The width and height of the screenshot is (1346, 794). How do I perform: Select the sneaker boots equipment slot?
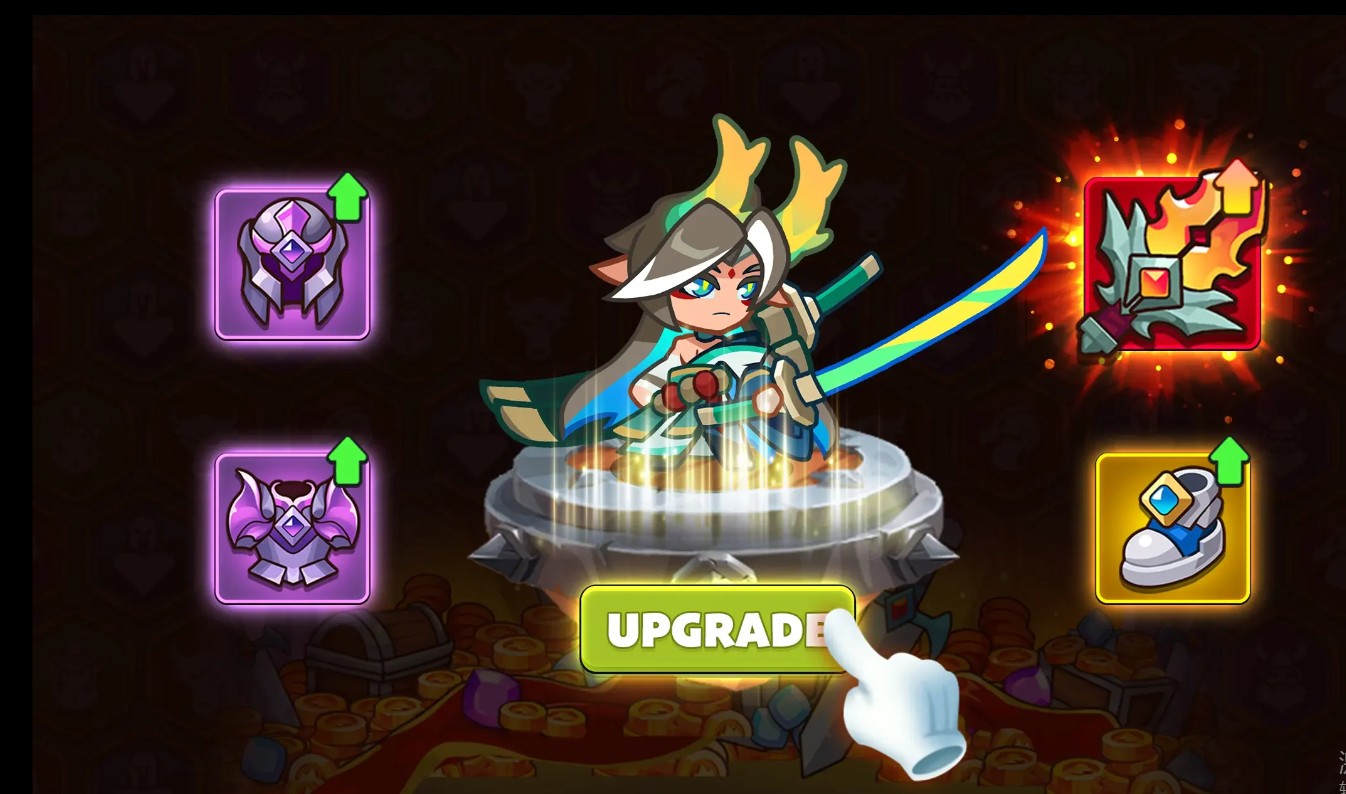point(1172,528)
